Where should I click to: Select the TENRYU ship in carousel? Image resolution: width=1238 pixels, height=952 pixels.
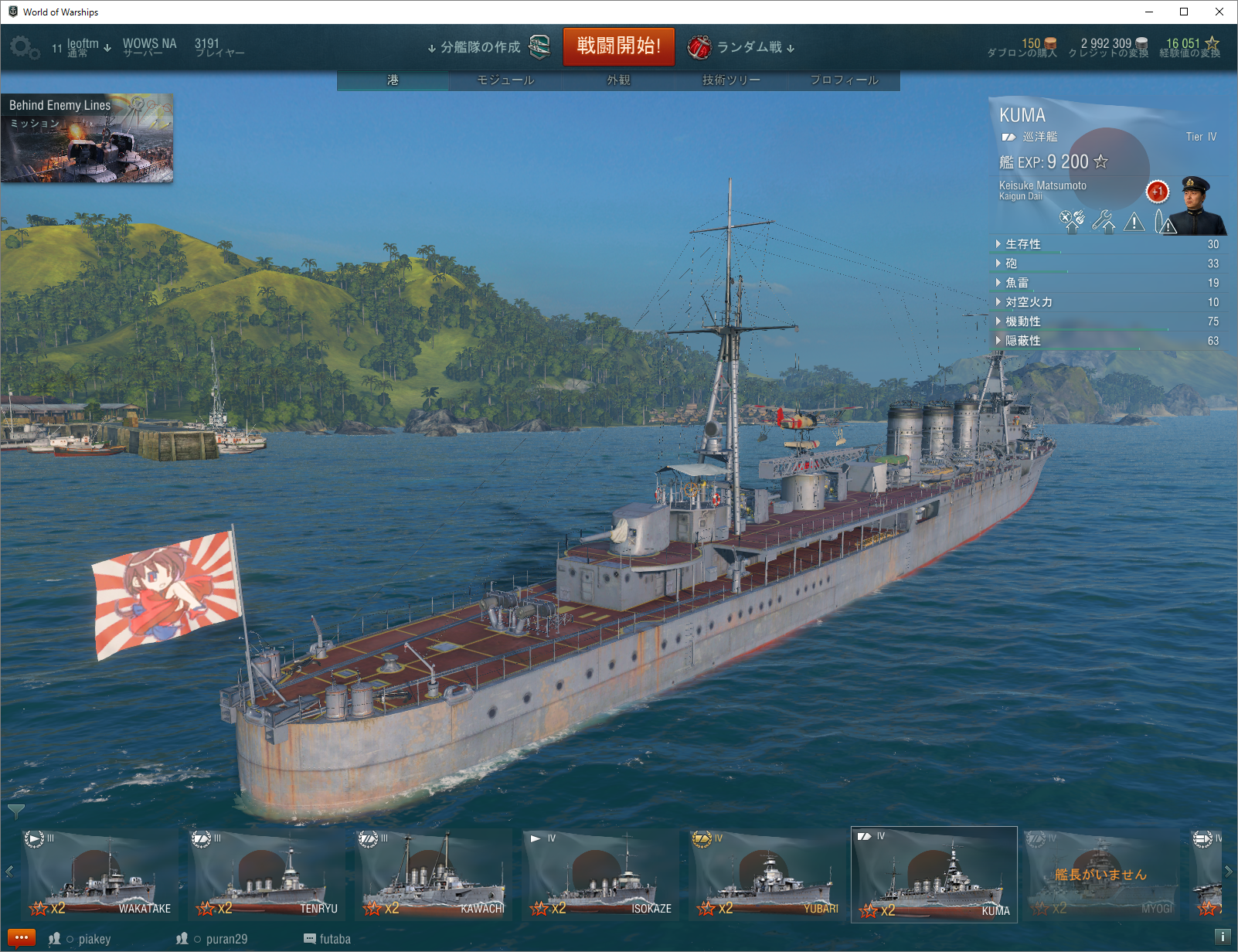[x=267, y=875]
